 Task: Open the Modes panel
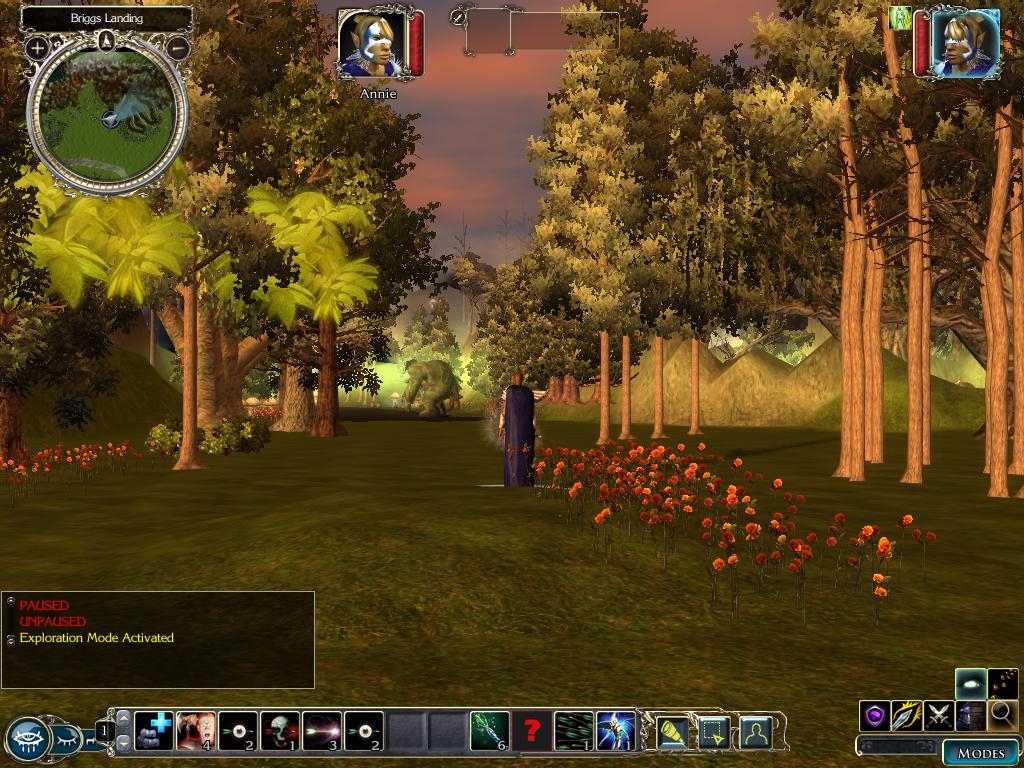click(x=980, y=753)
